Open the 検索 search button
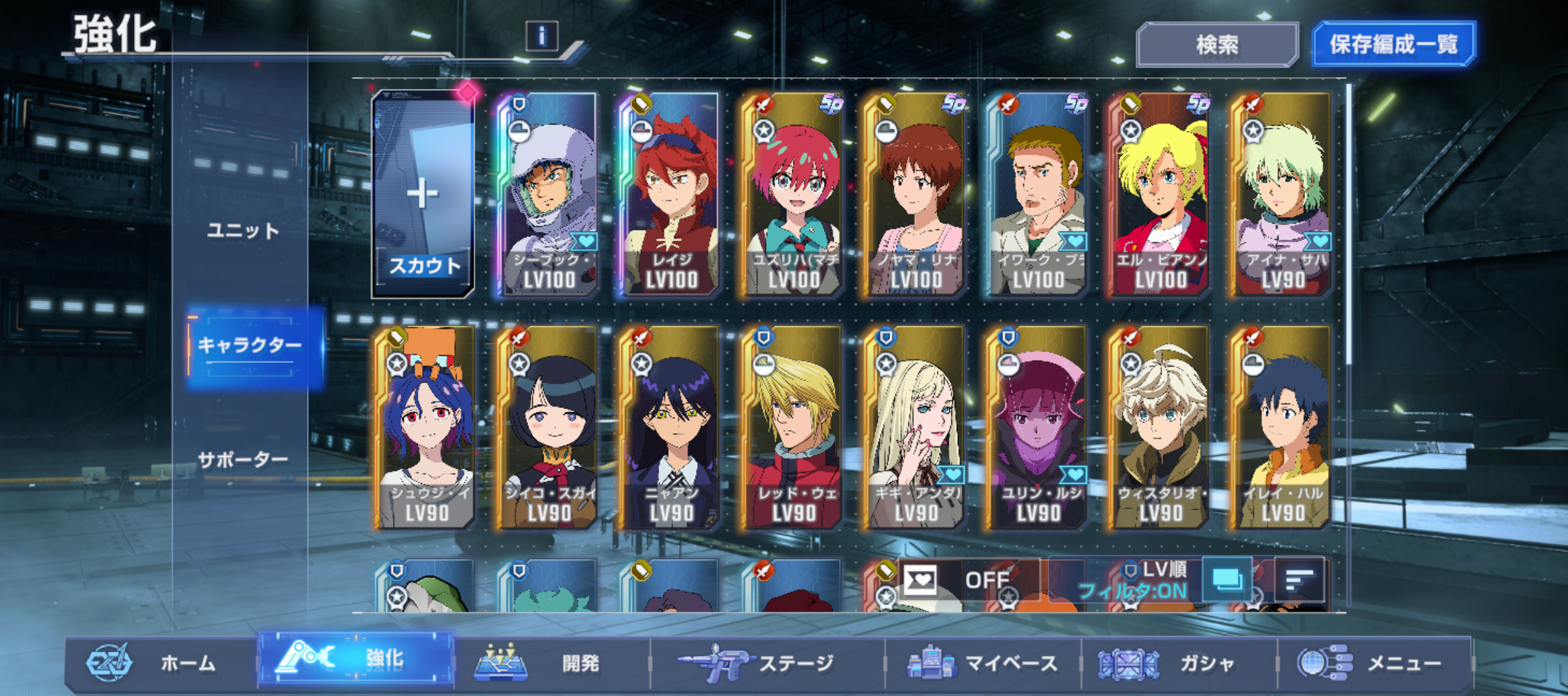This screenshot has height=696, width=1568. pos(1217,44)
